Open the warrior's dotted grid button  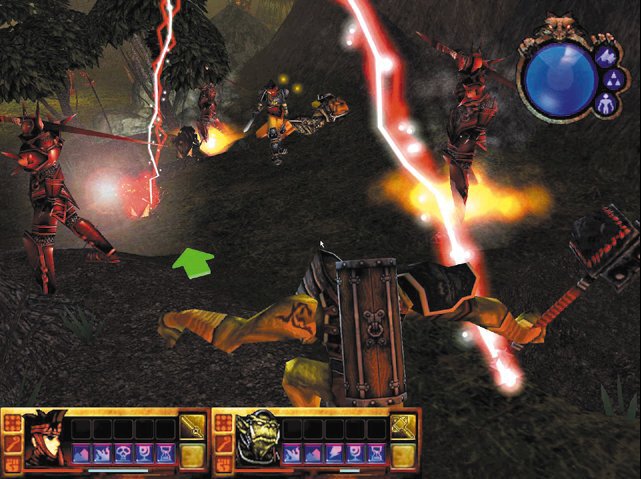[13, 422]
